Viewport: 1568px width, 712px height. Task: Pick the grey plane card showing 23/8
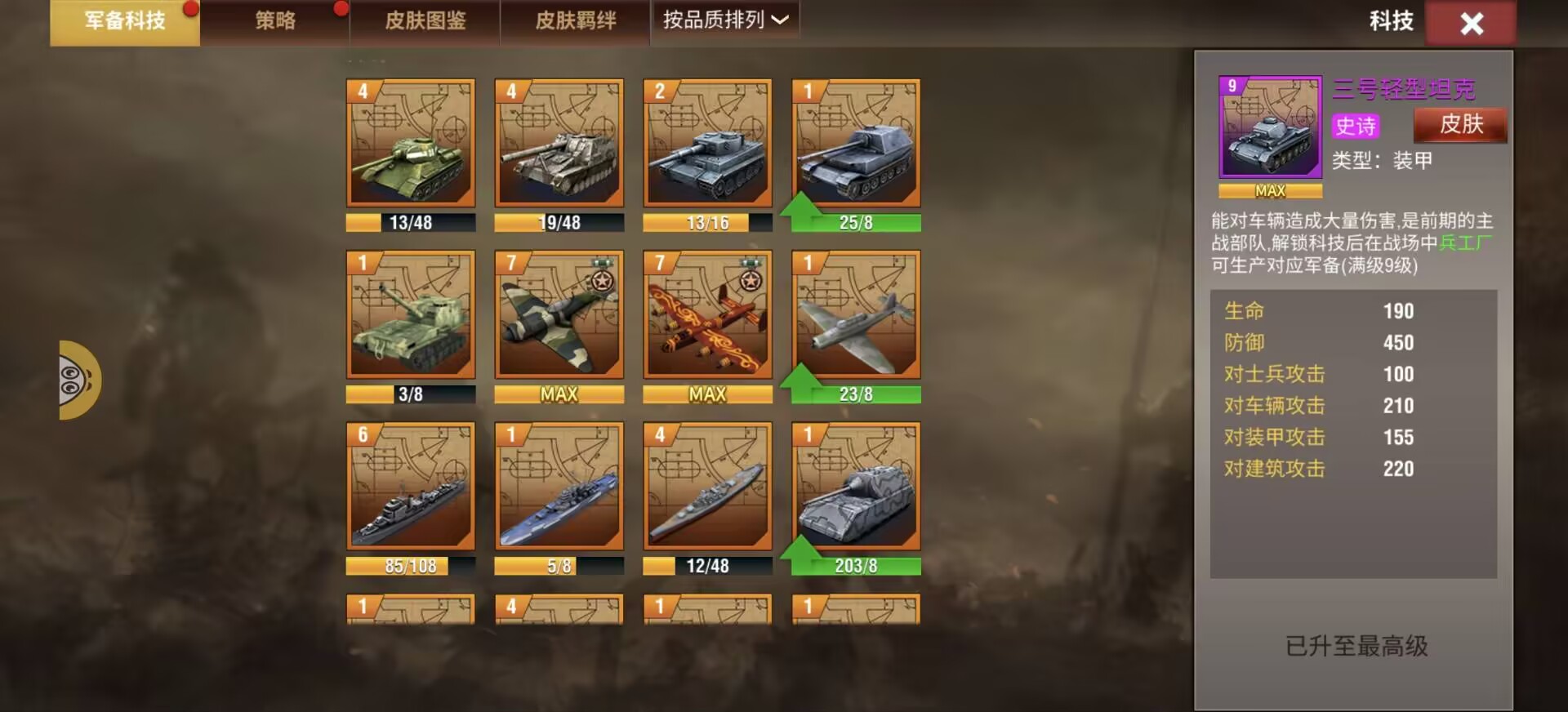[856, 314]
